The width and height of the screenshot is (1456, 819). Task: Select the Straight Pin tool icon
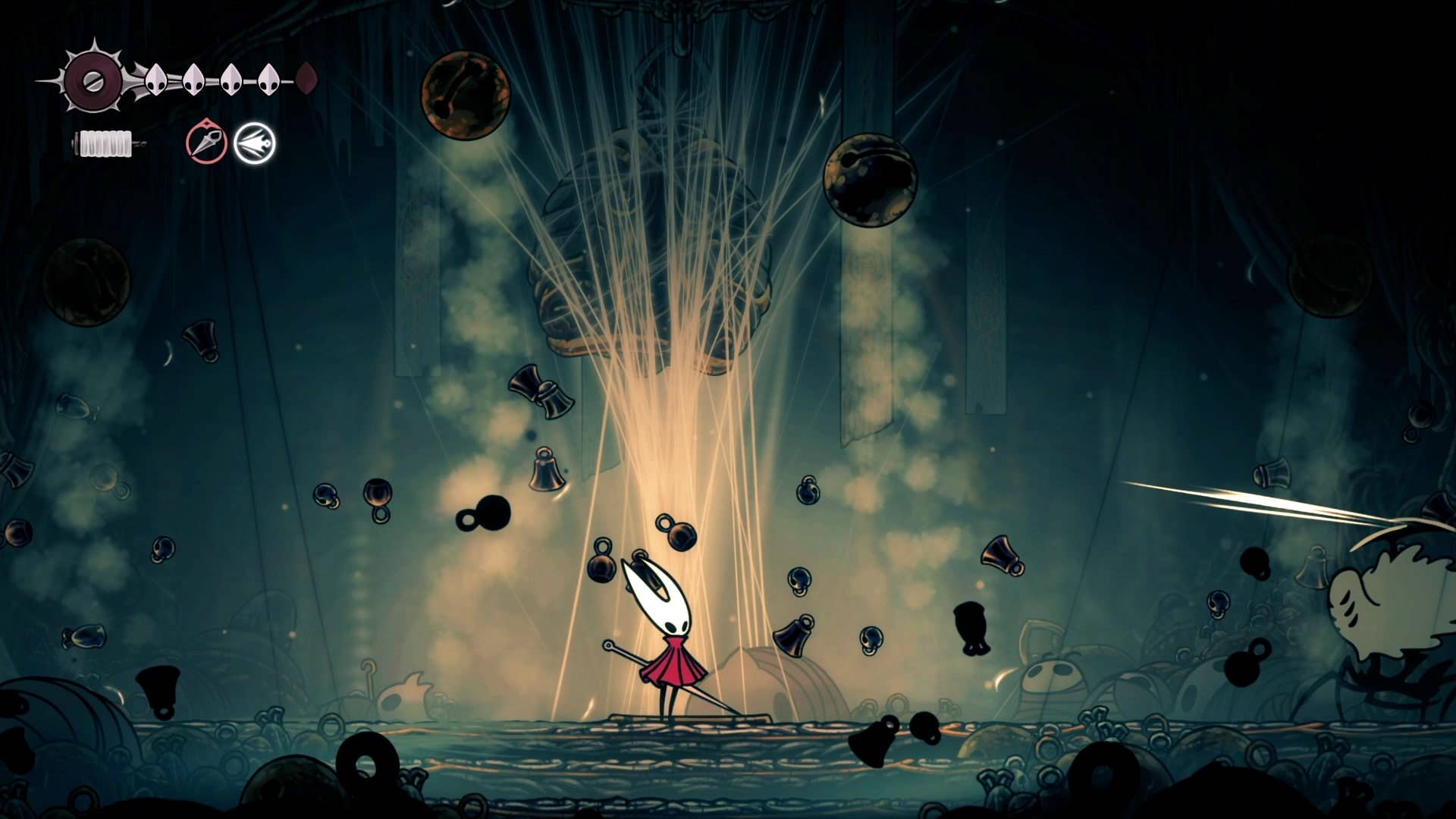point(207,143)
